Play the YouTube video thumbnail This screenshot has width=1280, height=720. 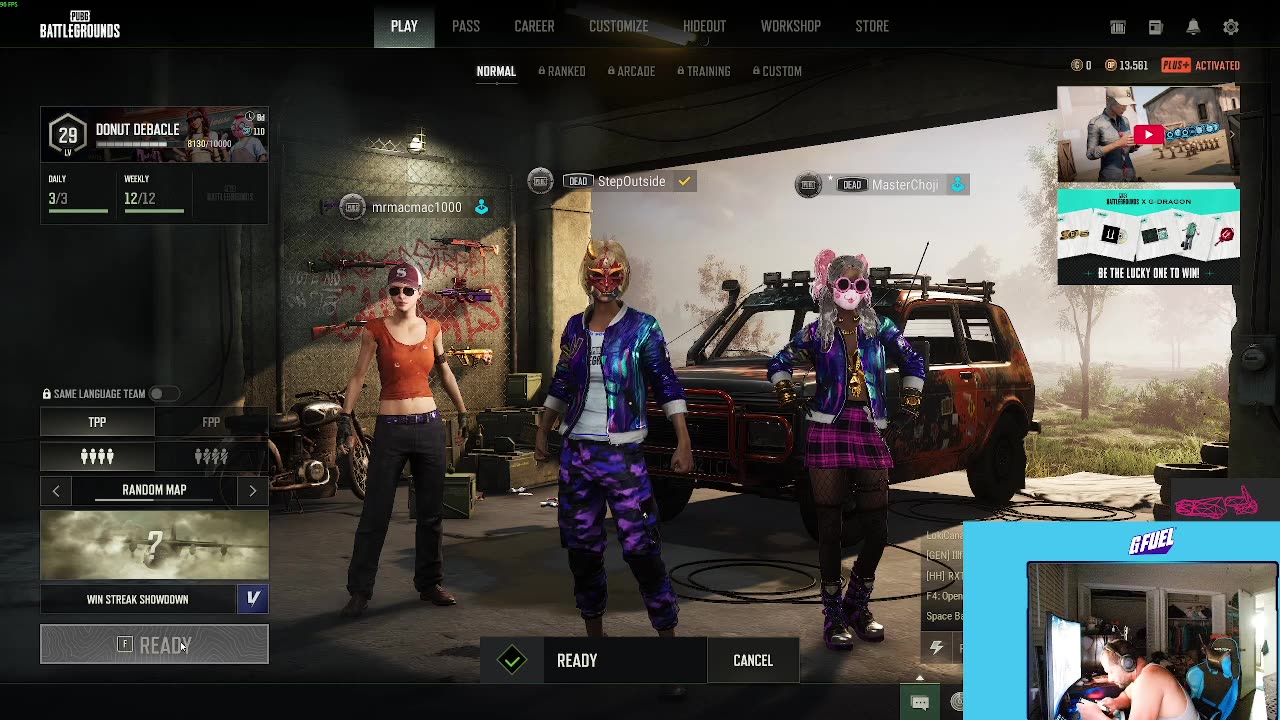pos(1148,134)
